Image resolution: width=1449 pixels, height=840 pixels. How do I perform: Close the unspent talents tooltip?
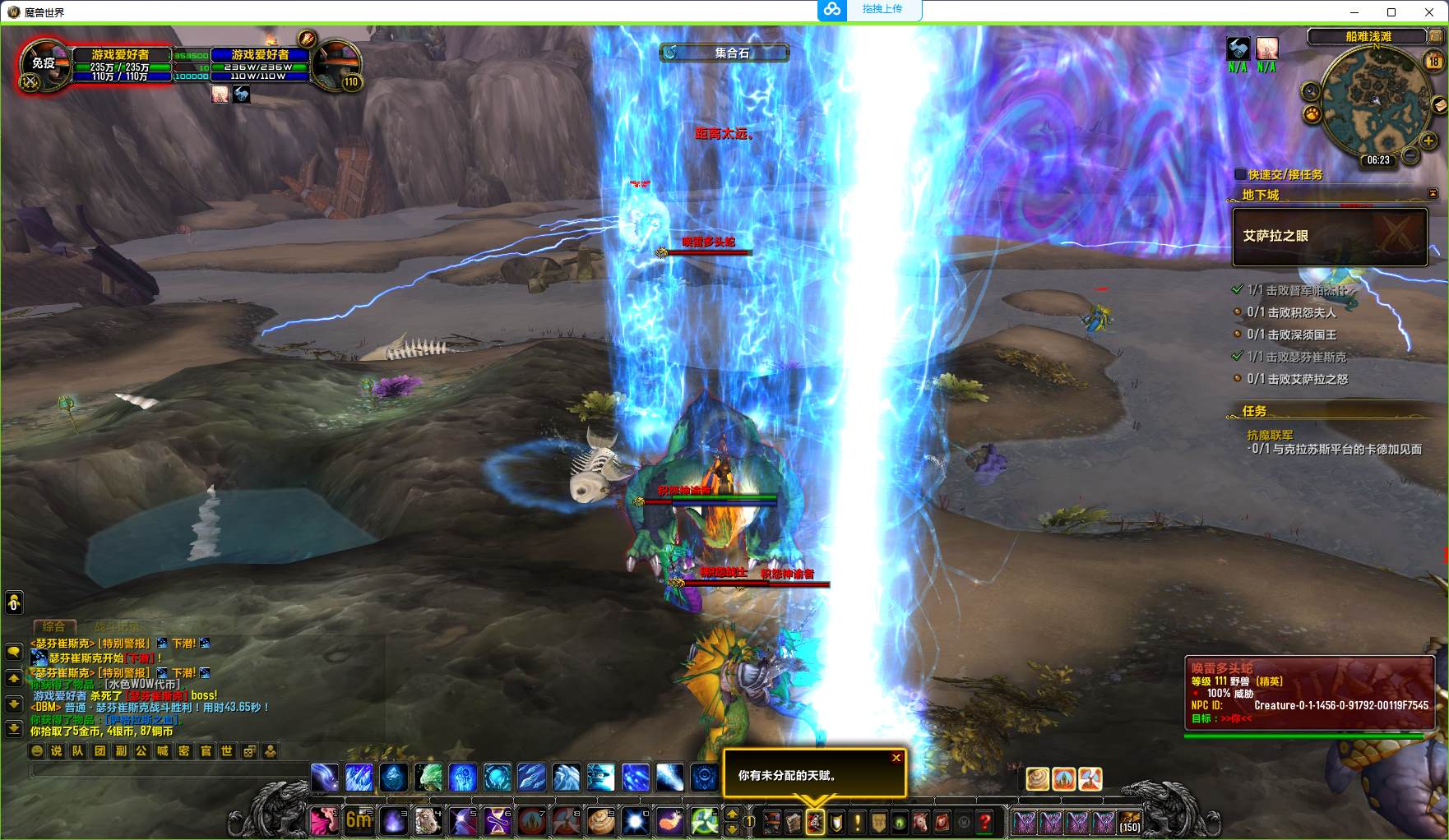(896, 758)
